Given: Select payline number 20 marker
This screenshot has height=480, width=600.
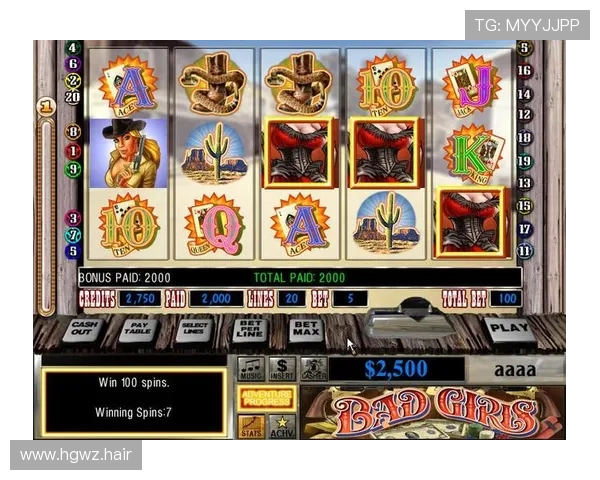Looking at the screenshot, I should (x=72, y=97).
